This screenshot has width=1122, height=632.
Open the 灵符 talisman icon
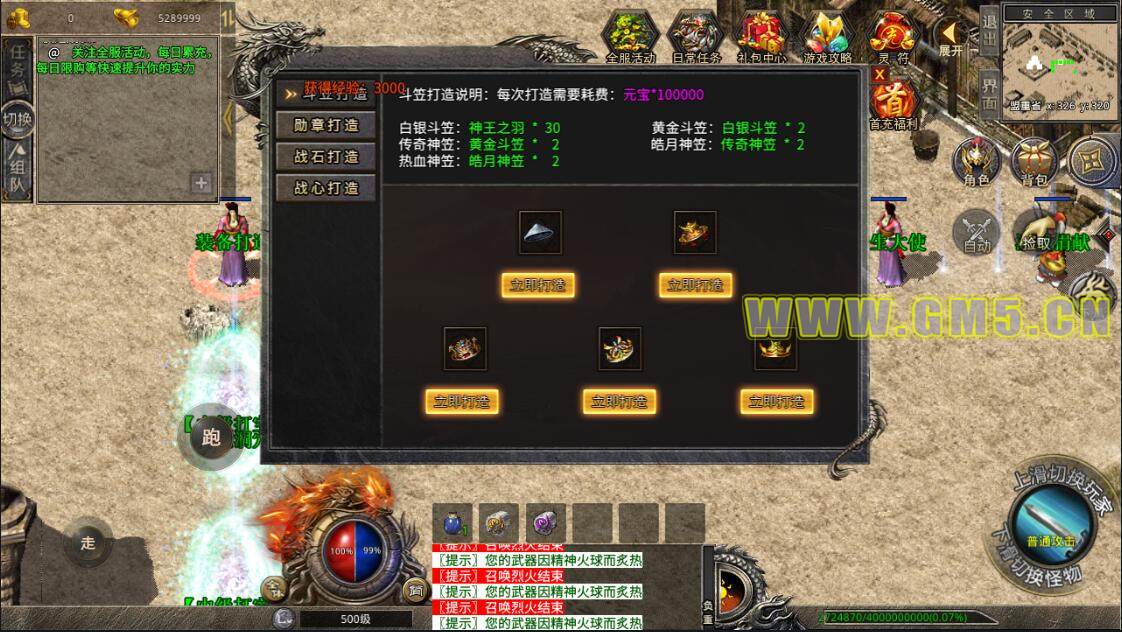coord(891,37)
